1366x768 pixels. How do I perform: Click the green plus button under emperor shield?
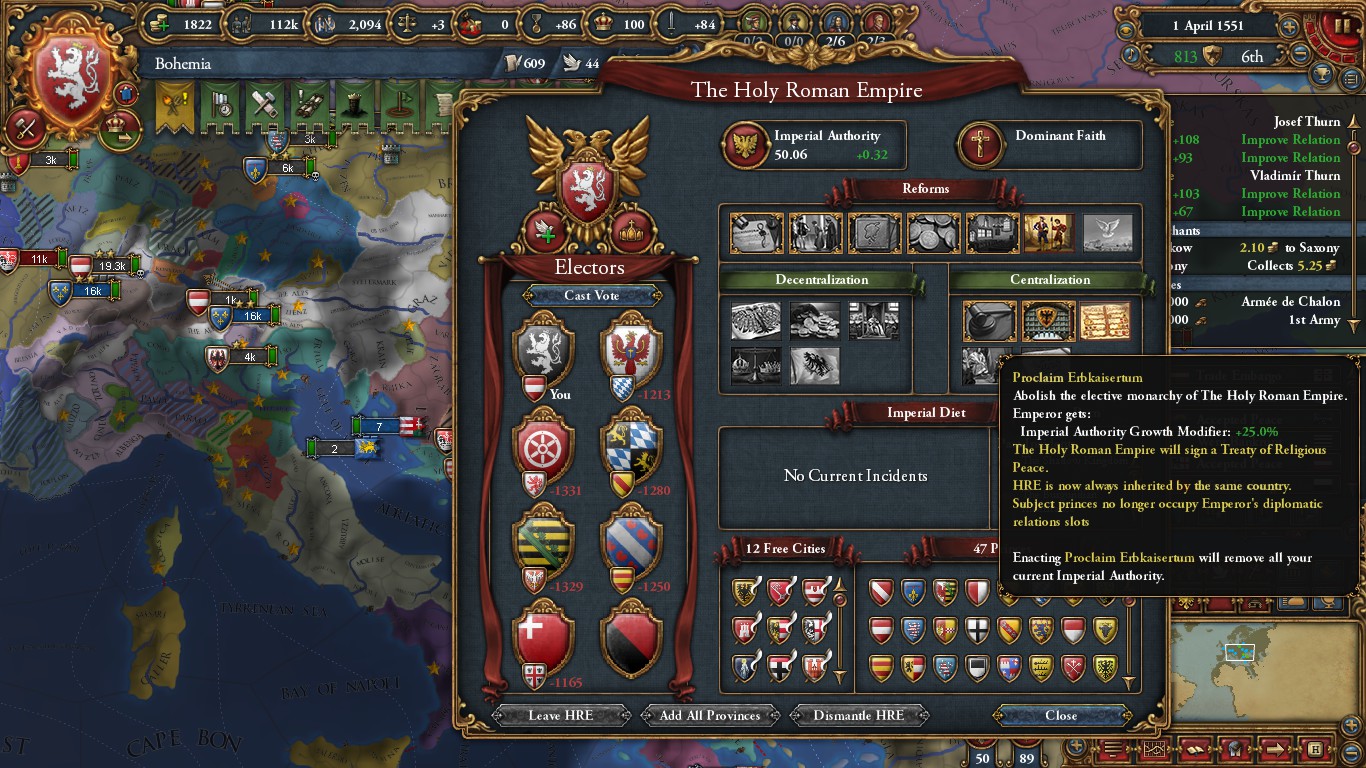click(545, 232)
